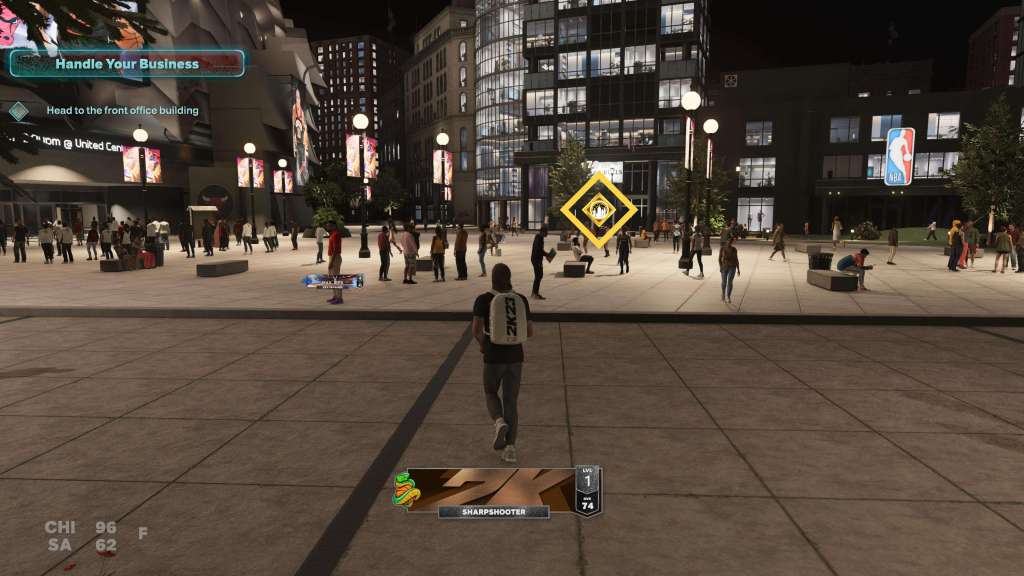Open the Handle Your Business quest tracker
Viewport: 1024px width, 576px height.
[x=127, y=64]
